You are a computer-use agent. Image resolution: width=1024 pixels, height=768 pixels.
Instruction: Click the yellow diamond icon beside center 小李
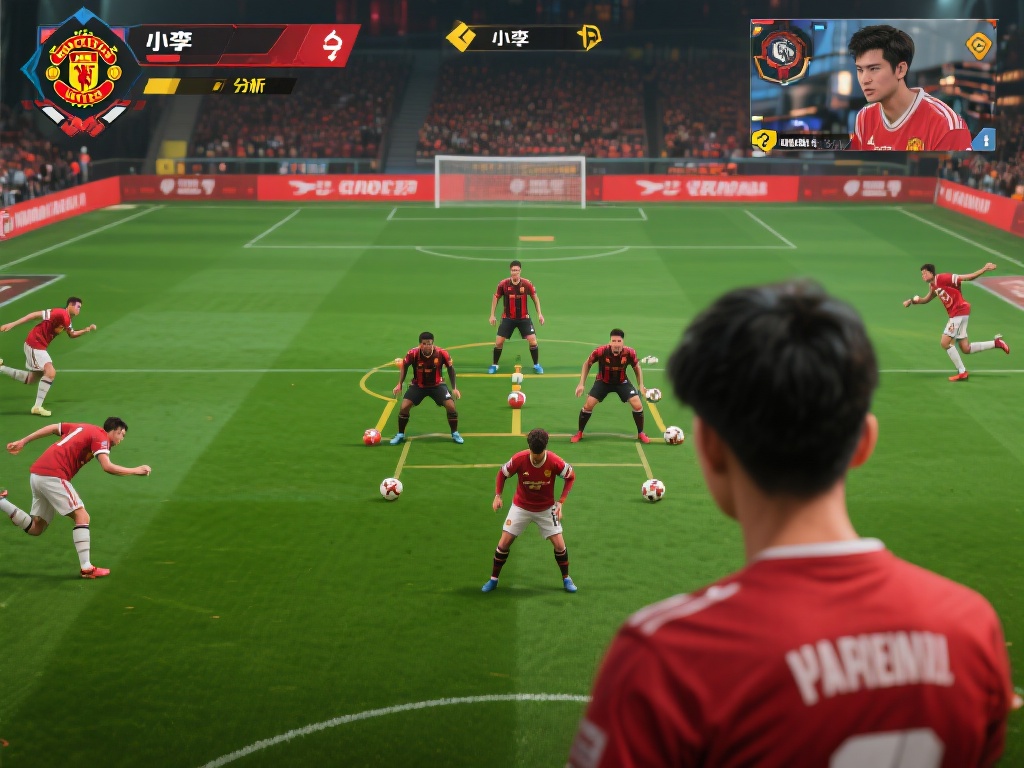tap(460, 37)
